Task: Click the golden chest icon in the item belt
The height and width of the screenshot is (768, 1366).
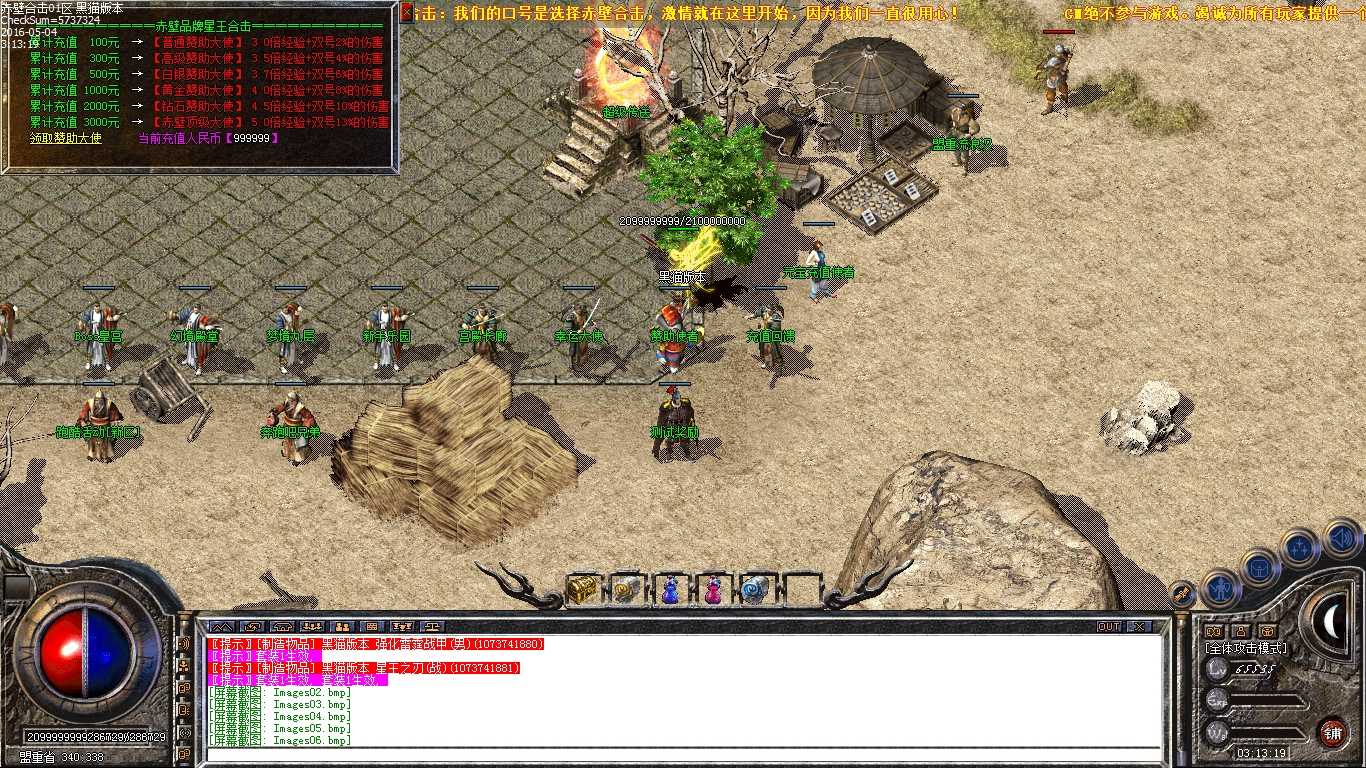Action: click(x=581, y=590)
